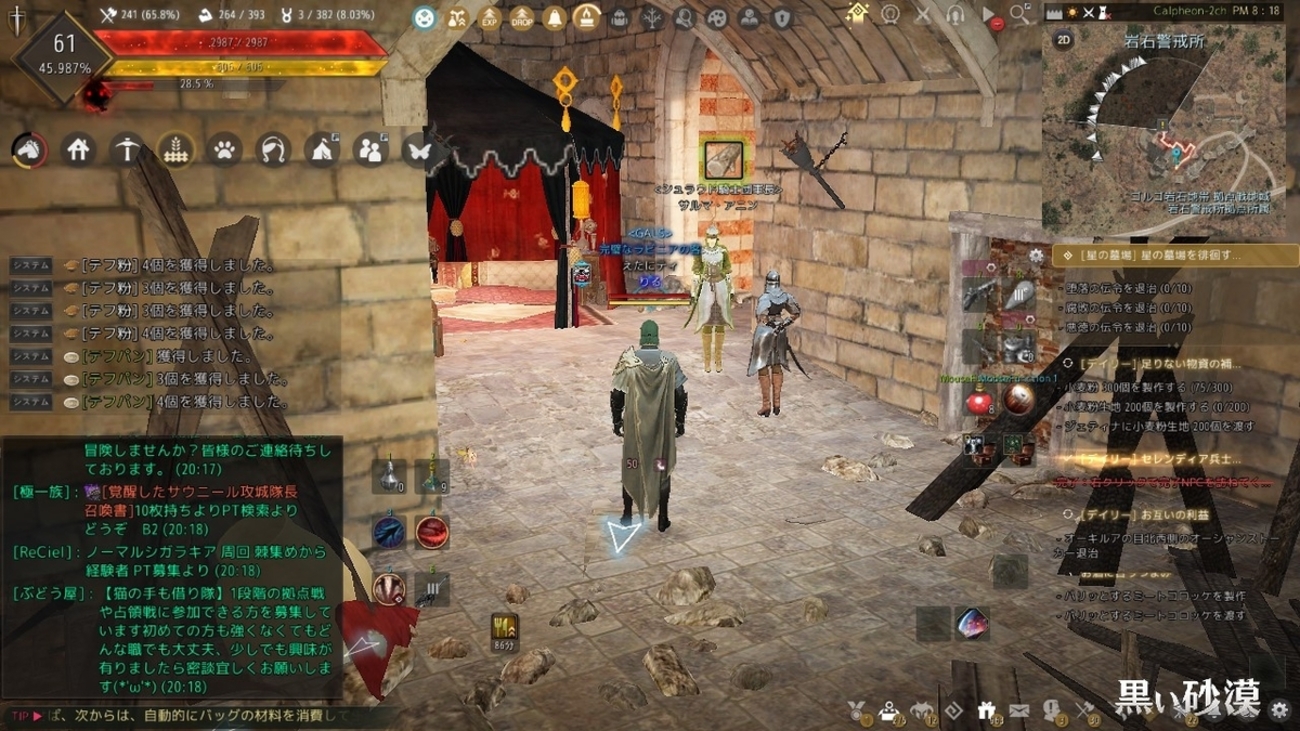Click the house residence icon
This screenshot has height=731, width=1300.
78,151
